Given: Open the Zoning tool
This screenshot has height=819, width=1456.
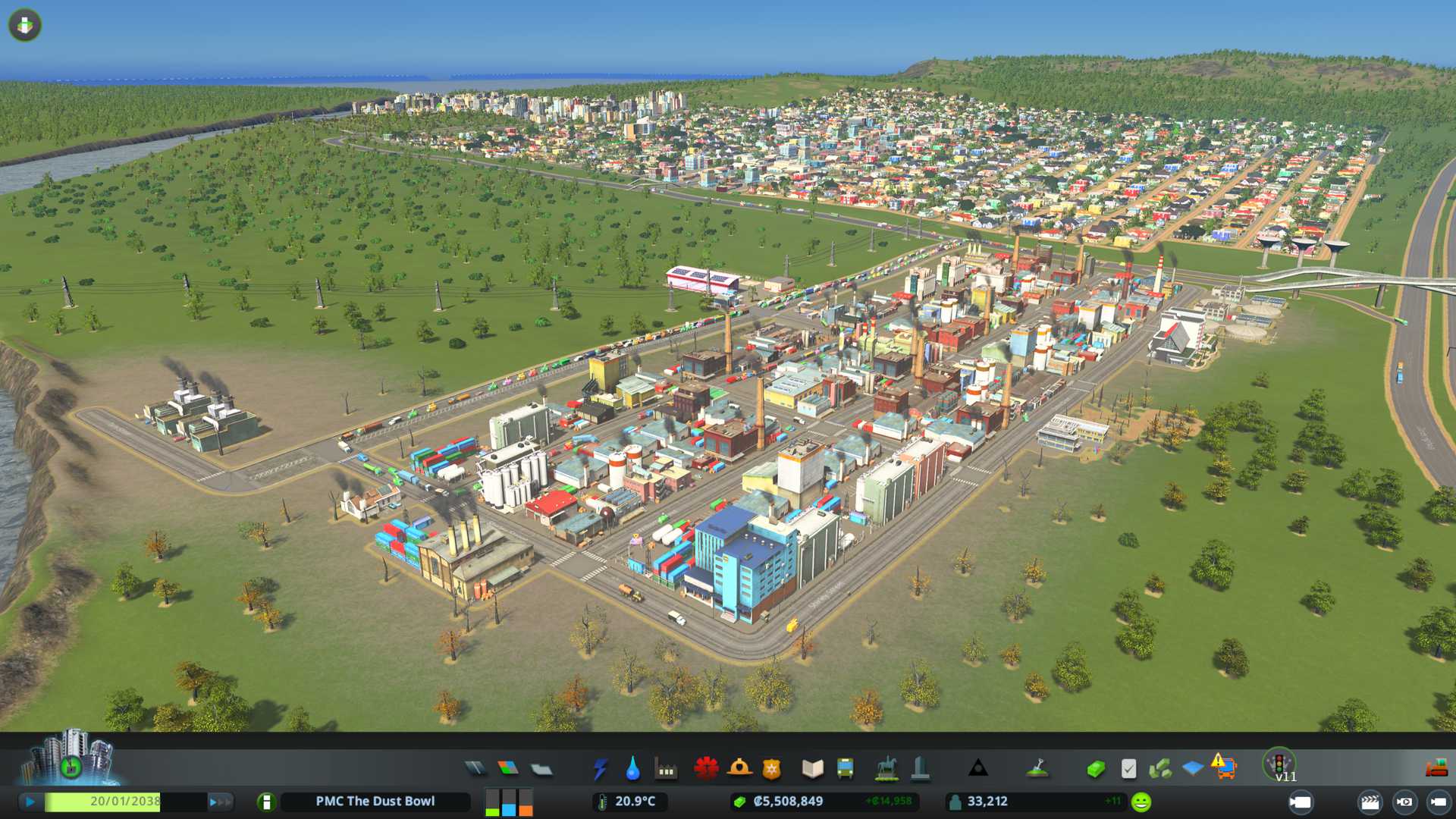Looking at the screenshot, I should coord(508,769).
